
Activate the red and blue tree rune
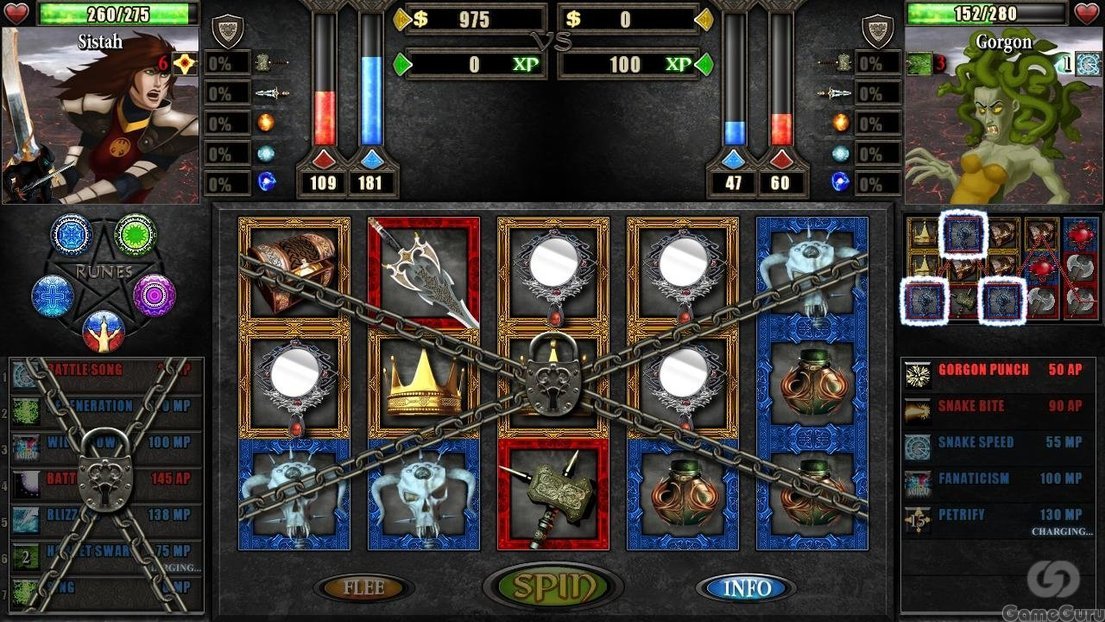point(103,330)
